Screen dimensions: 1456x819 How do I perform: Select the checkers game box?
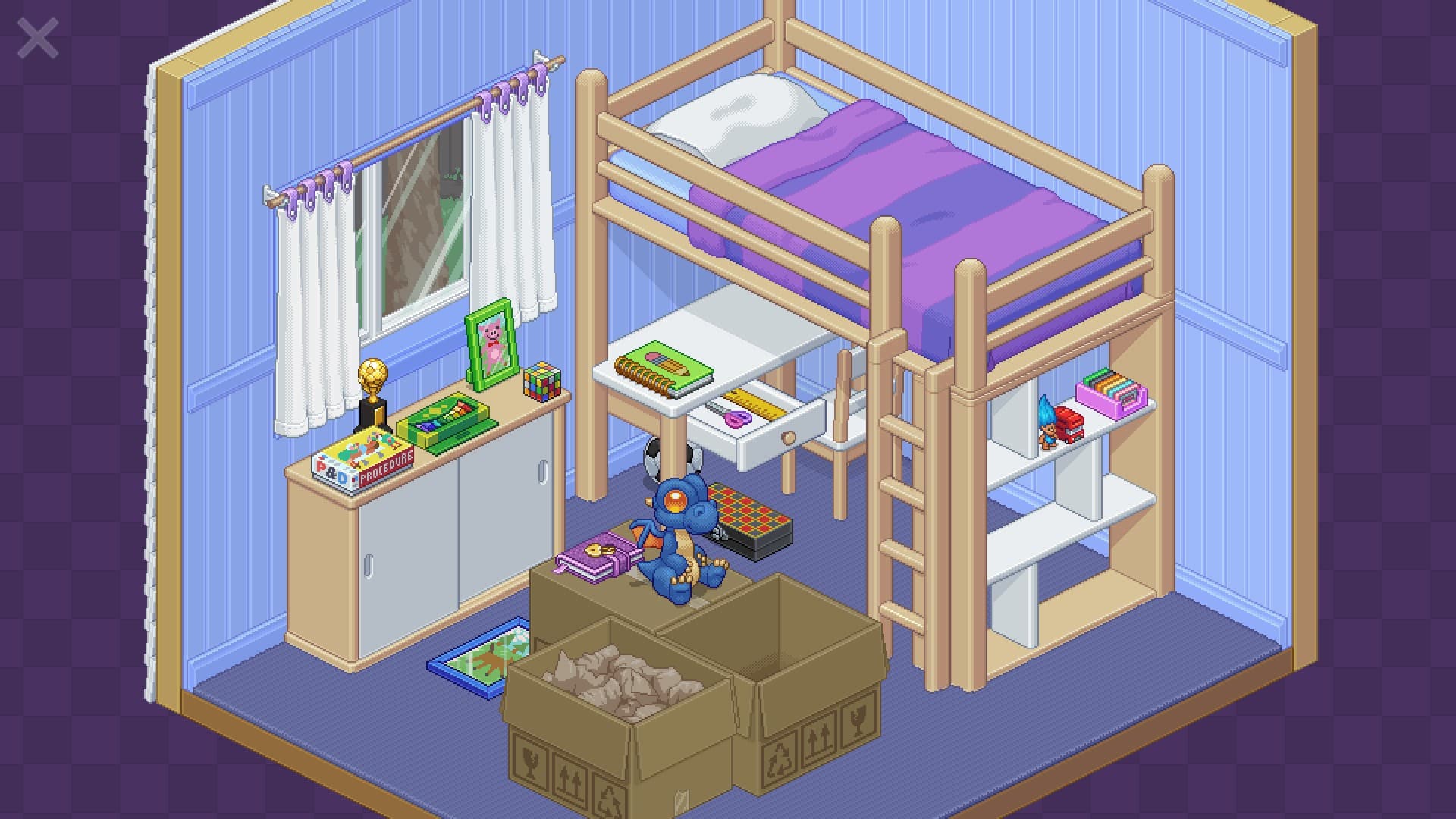coord(751,510)
